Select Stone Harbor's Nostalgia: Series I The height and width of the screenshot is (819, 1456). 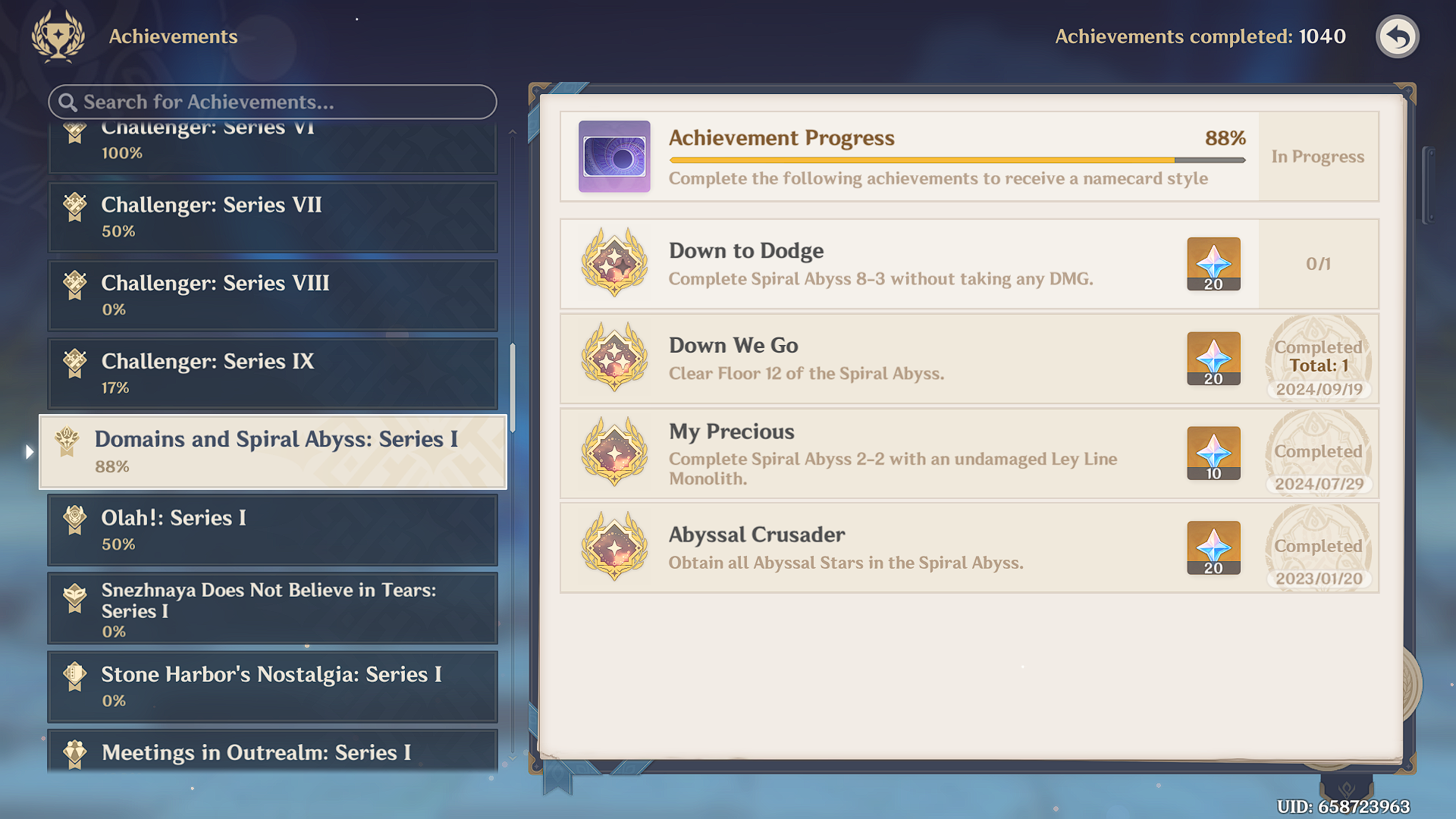coord(273,686)
